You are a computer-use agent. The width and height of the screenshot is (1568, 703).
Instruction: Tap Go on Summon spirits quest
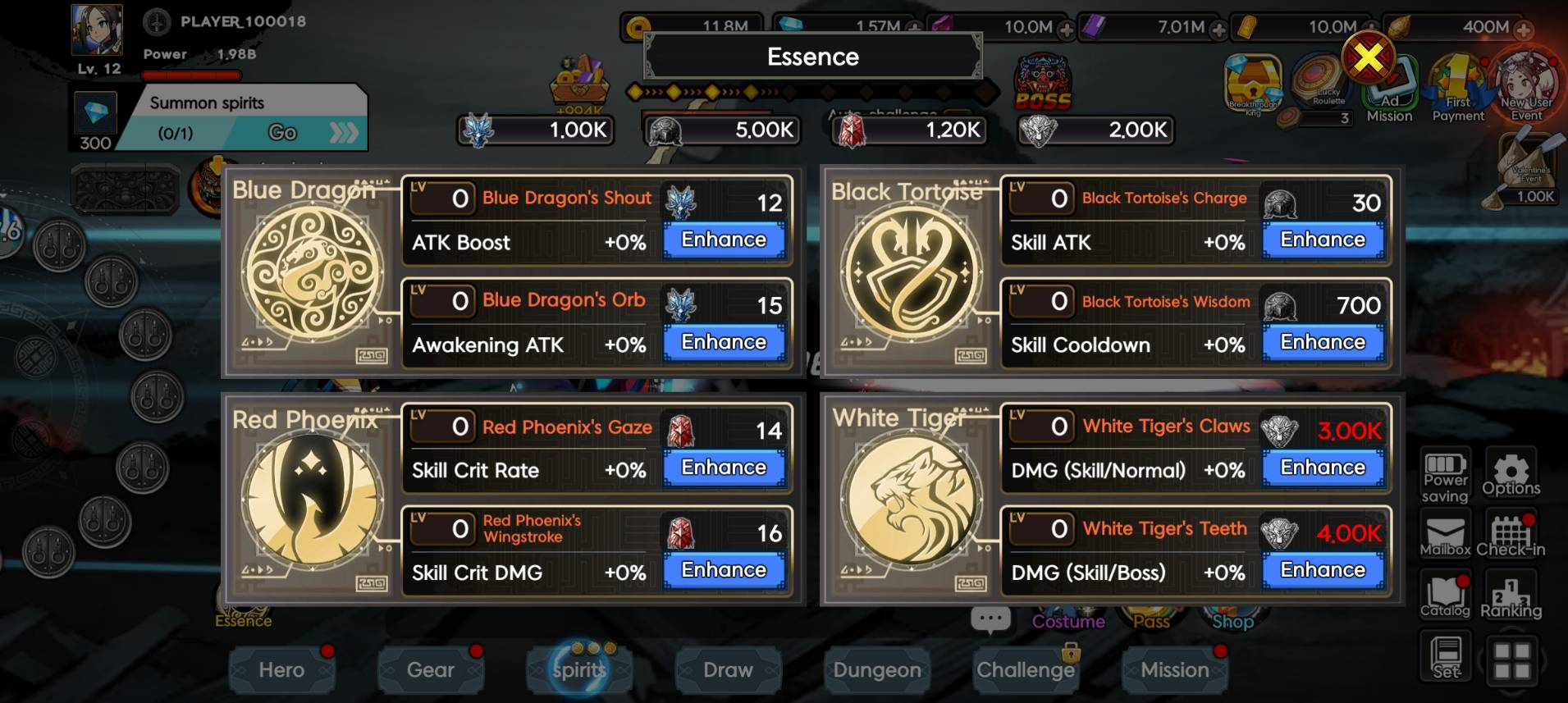point(283,133)
